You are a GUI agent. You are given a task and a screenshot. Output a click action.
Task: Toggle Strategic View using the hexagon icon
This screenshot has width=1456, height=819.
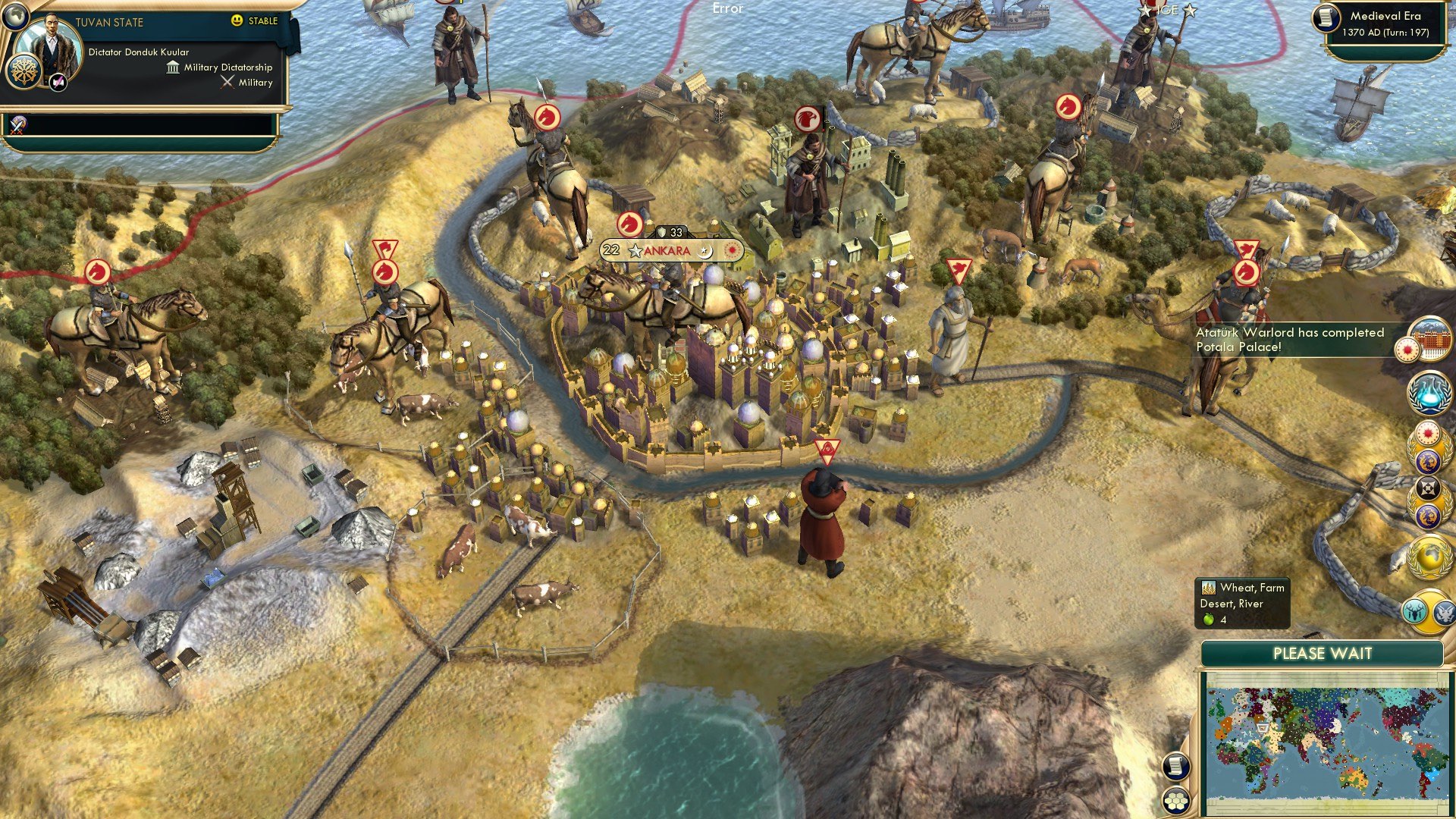[x=1174, y=800]
